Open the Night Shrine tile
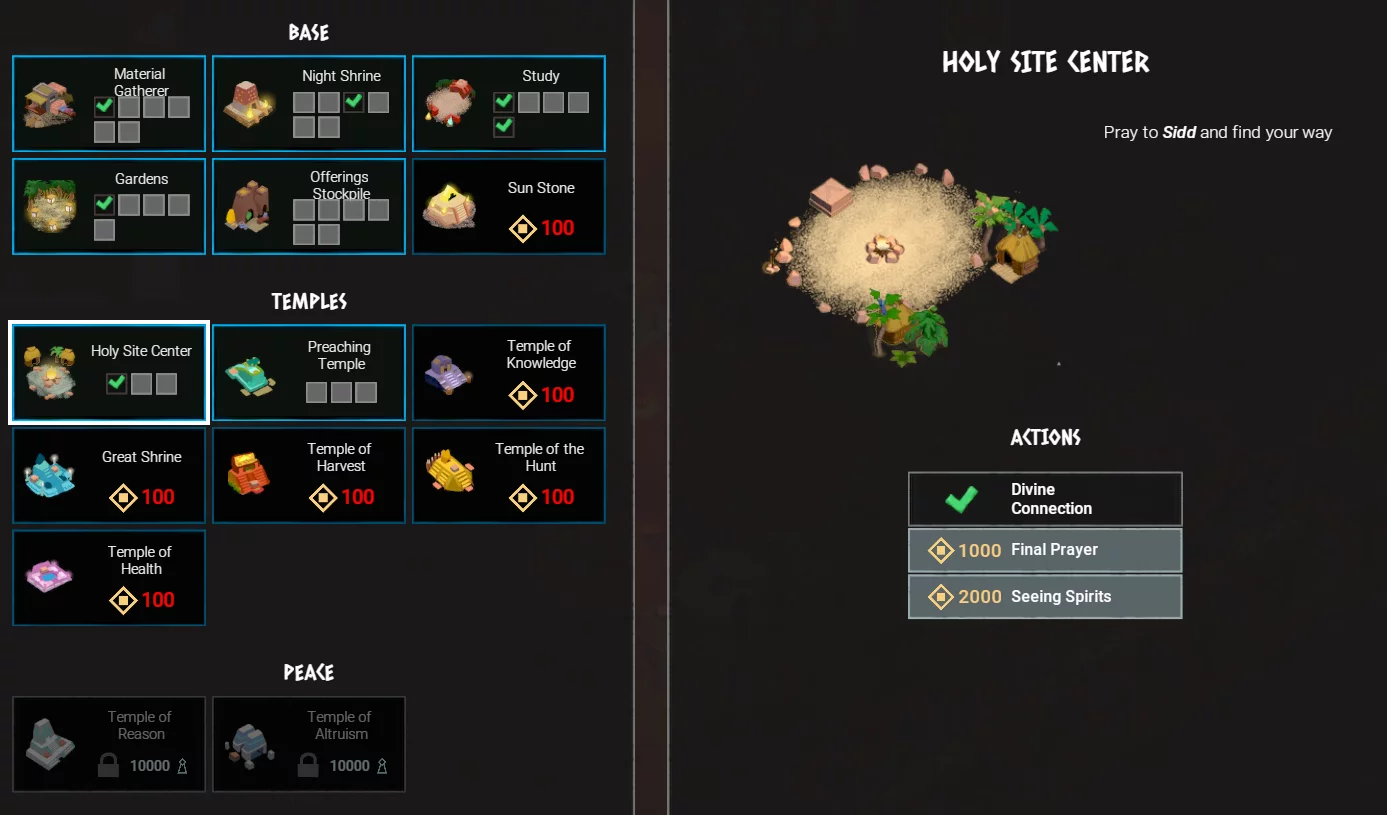Viewport: 1387px width, 815px height. (x=309, y=104)
